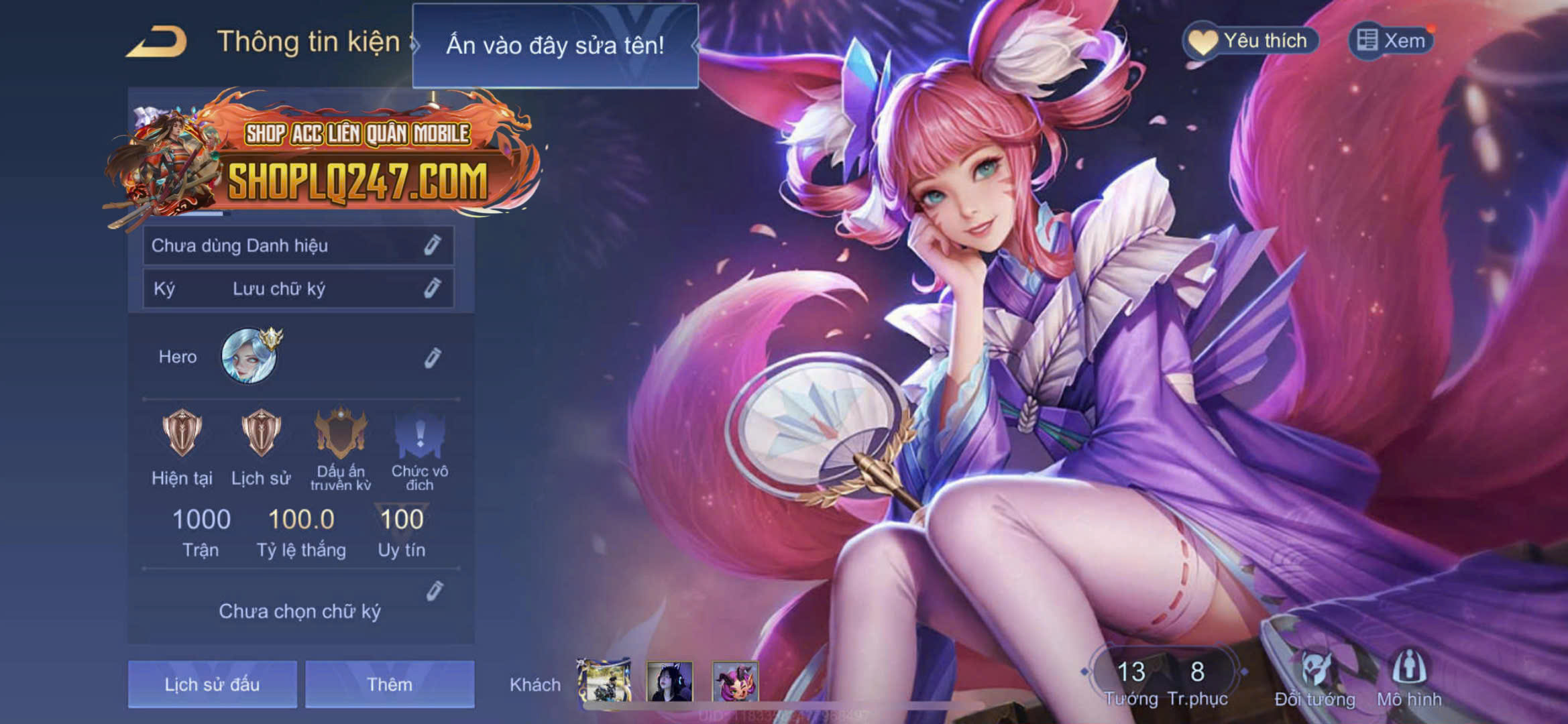Screen dimensions: 1568x724
Task: Select the first visitor avatar with motorcycle
Action: click(604, 681)
